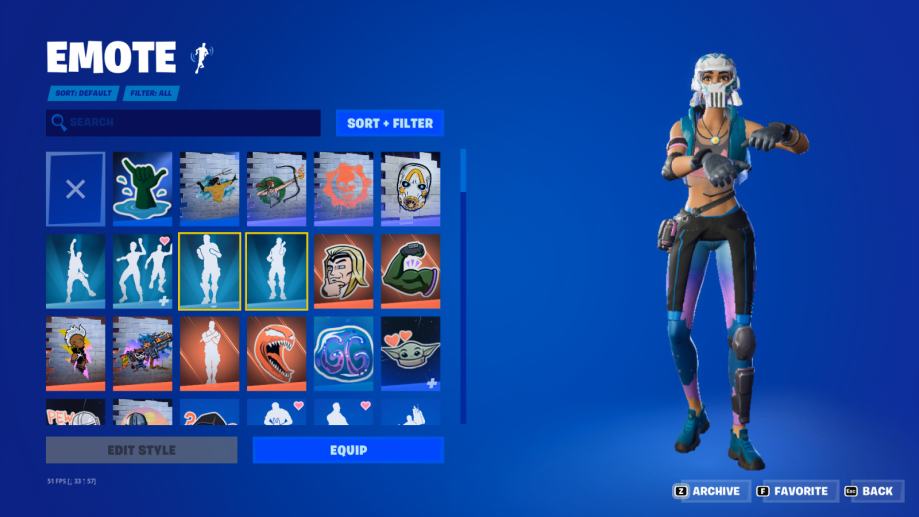
Task: Select the Aquaman trident spray
Action: (x=209, y=189)
